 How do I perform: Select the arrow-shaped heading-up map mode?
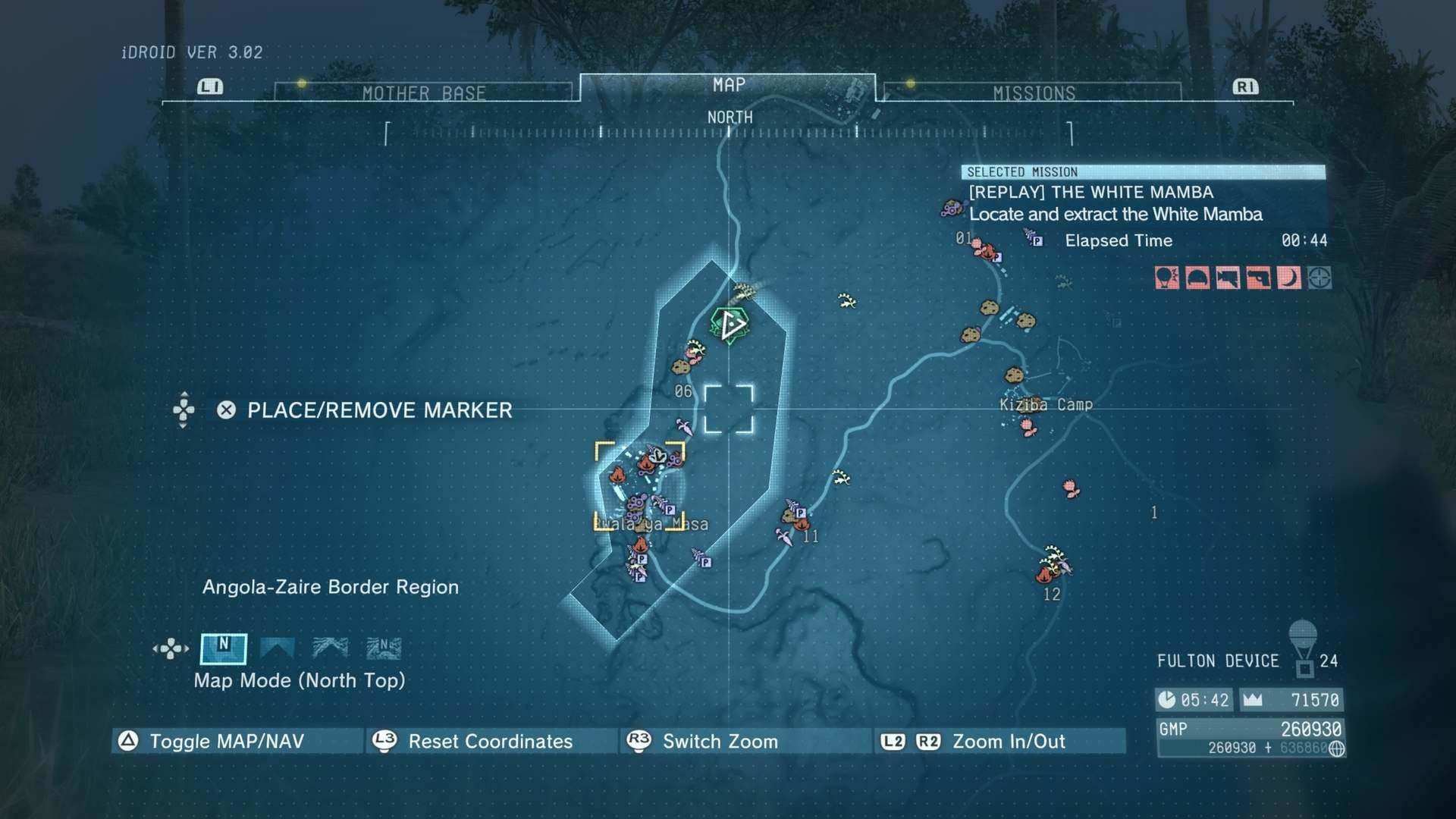[x=277, y=648]
